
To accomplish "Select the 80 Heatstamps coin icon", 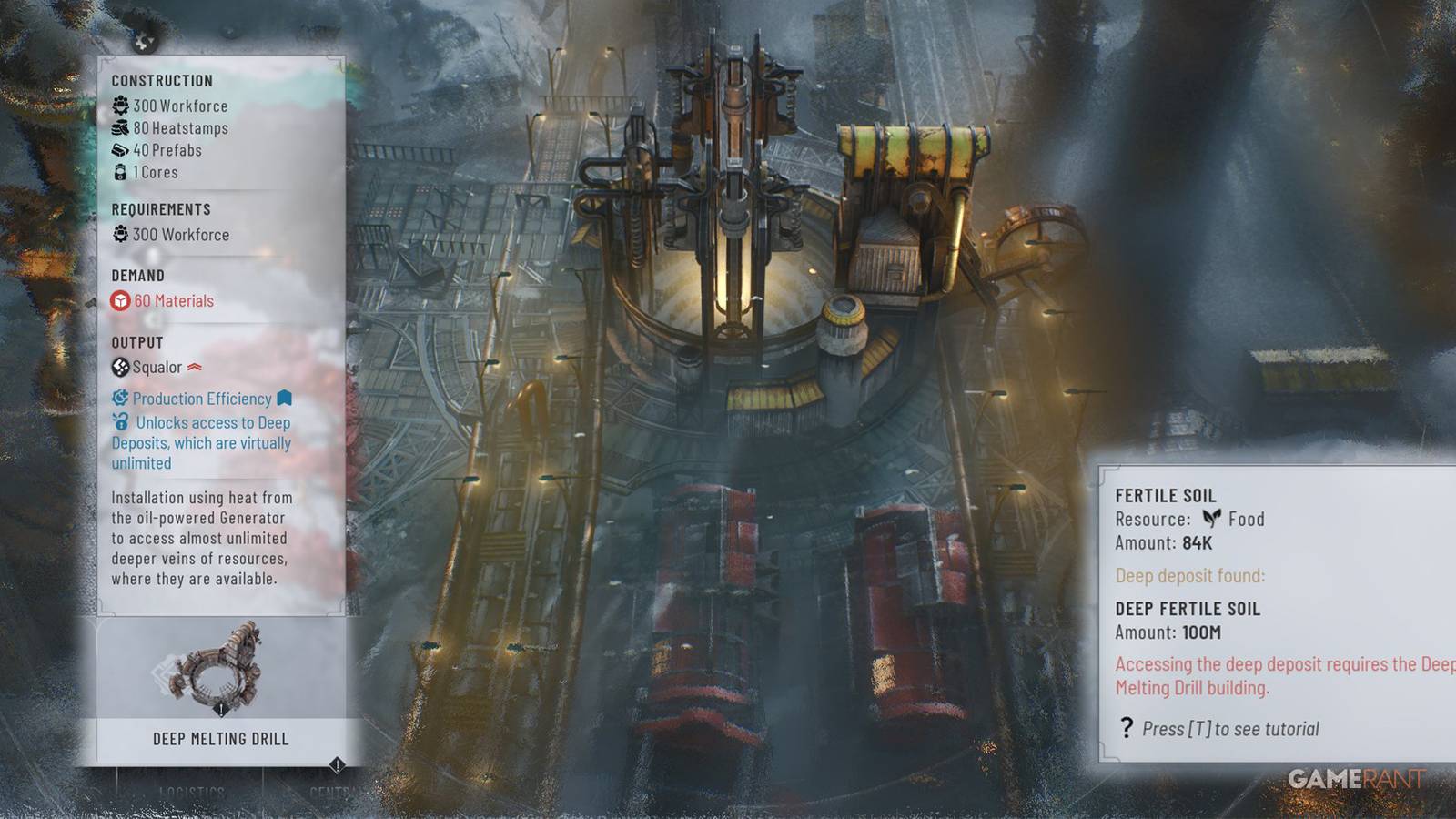I will [119, 128].
